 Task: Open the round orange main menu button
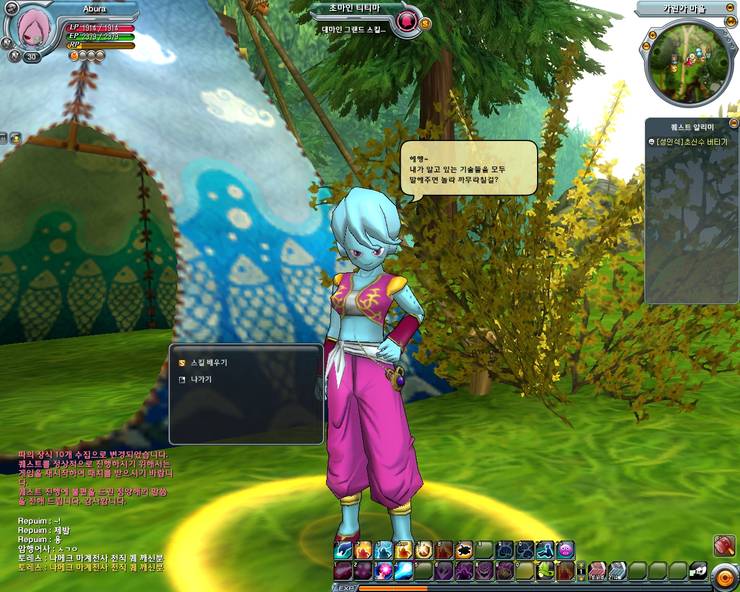click(x=726, y=575)
